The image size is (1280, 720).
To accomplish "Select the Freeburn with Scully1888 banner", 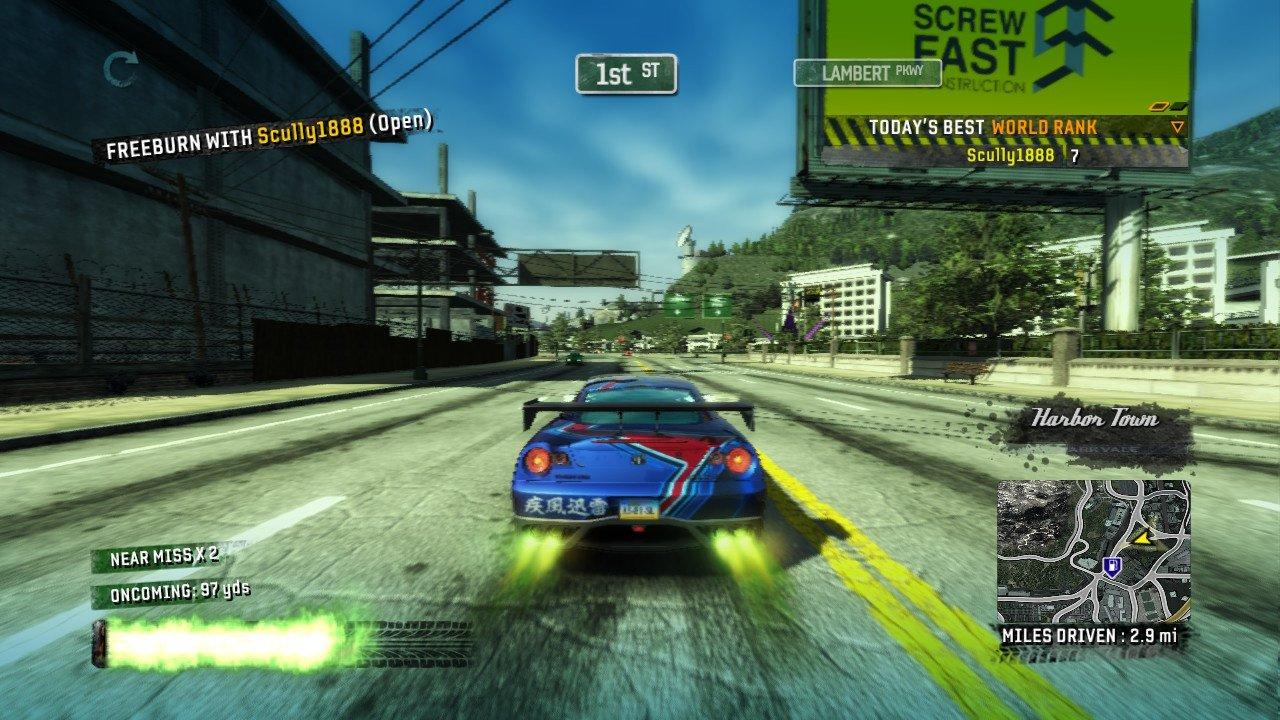I will click(269, 135).
